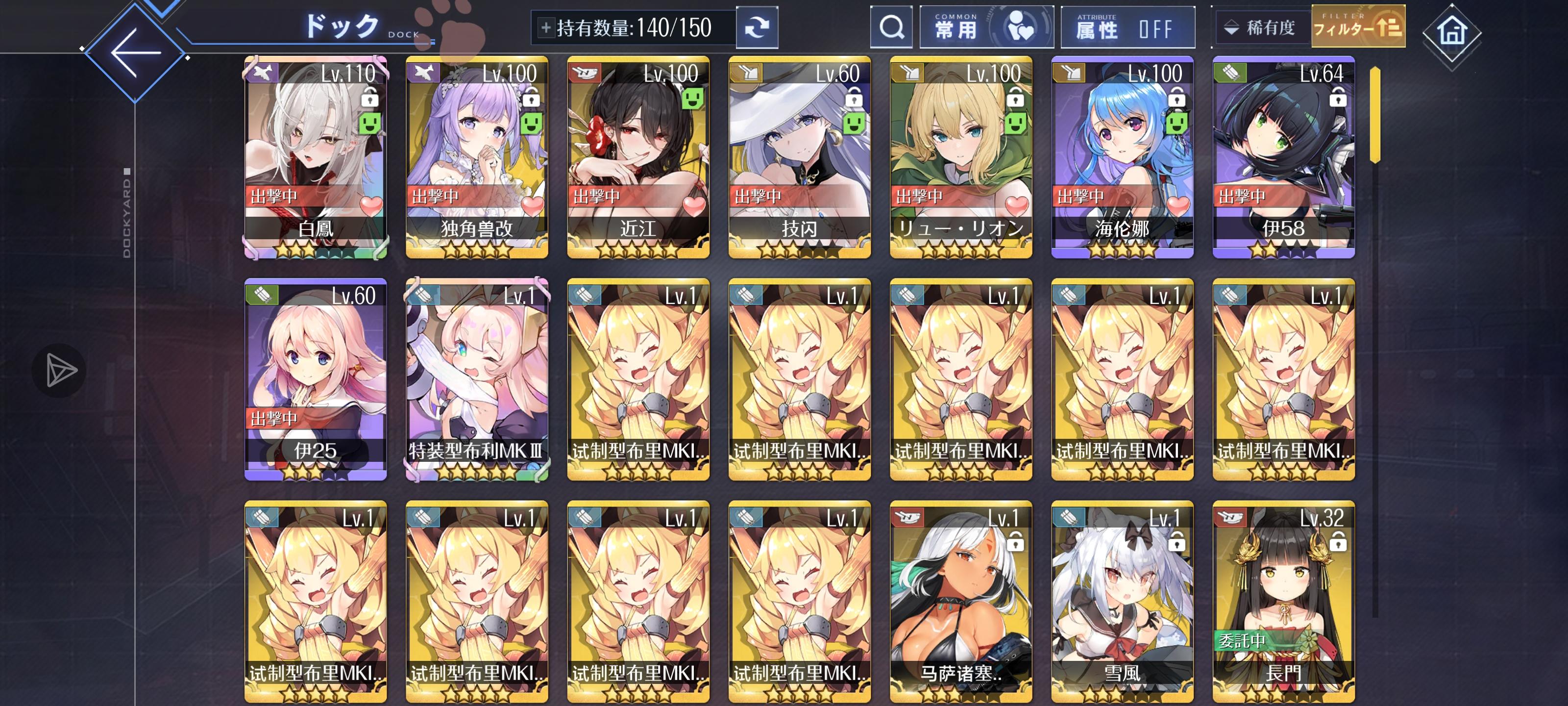Tap the submarine type icon on 伊58's card
The height and width of the screenshot is (706, 1568).
coord(1231,72)
